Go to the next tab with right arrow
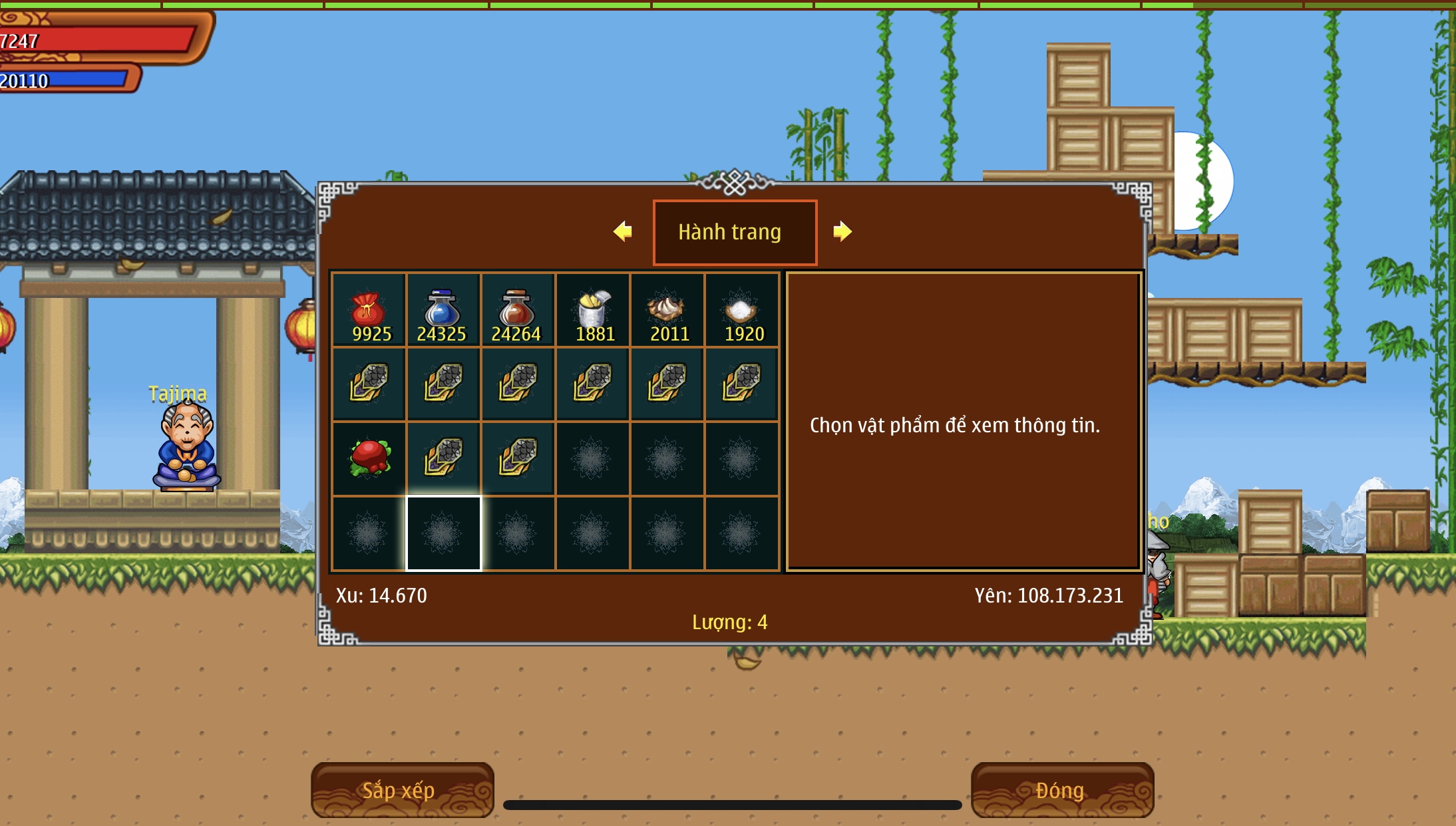 842,231
